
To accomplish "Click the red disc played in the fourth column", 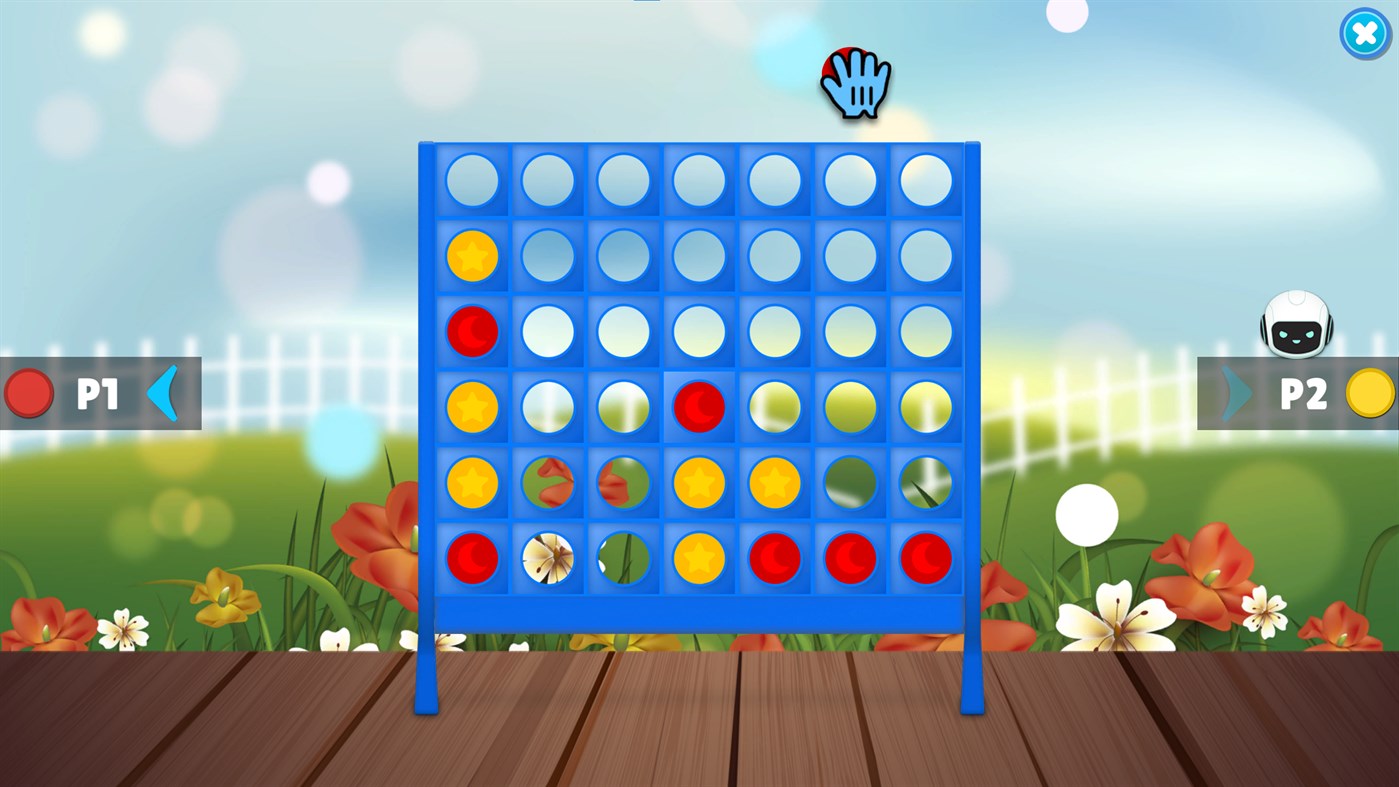I will click(x=698, y=407).
